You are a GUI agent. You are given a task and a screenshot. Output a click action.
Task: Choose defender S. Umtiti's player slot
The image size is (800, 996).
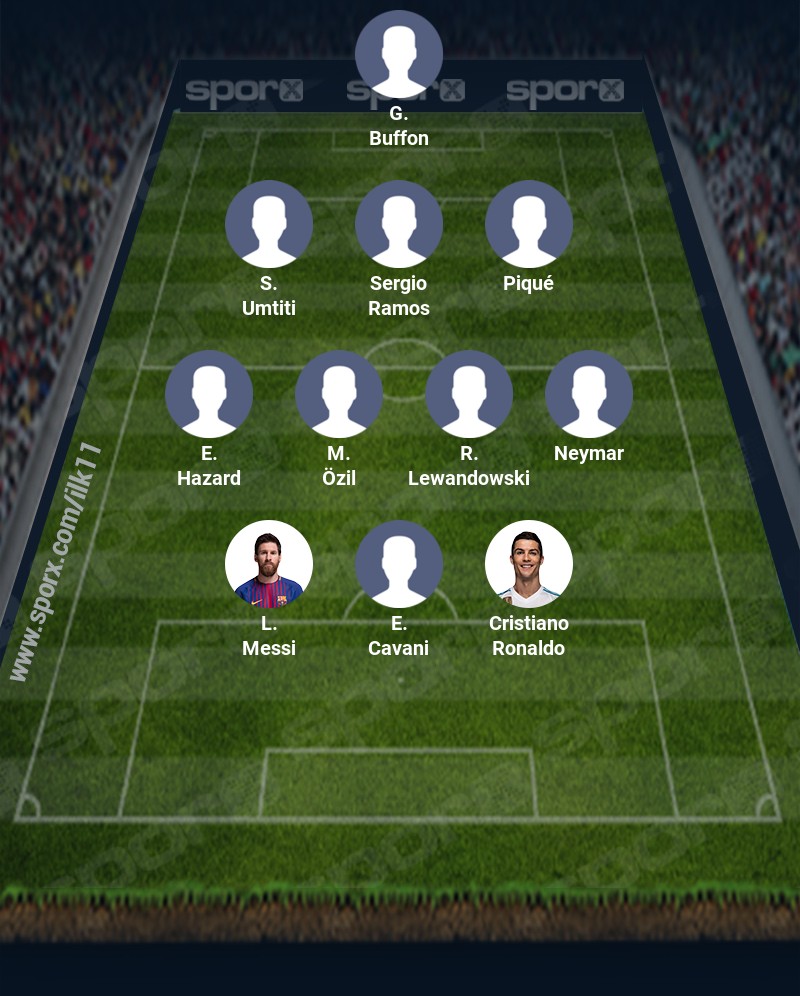tap(269, 224)
